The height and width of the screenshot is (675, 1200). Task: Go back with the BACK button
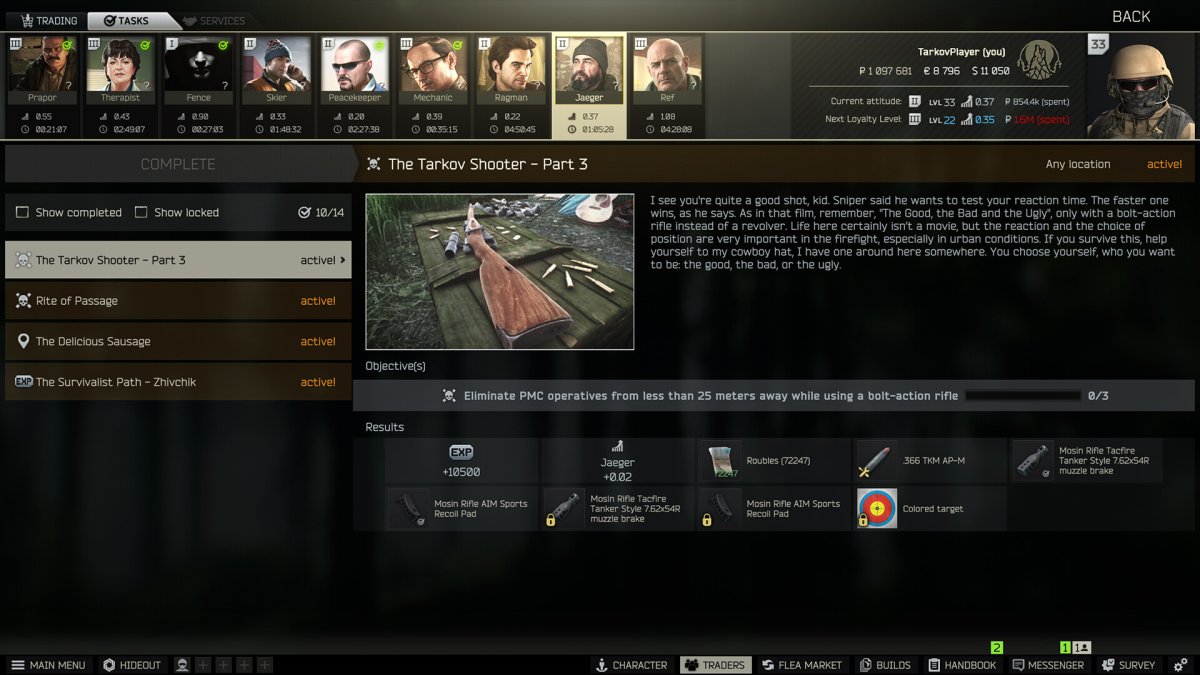pyautogui.click(x=1131, y=16)
